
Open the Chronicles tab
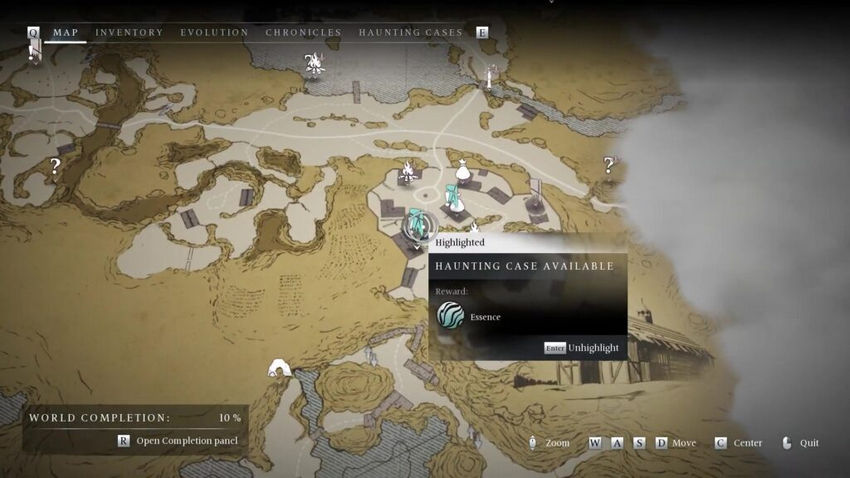[303, 32]
